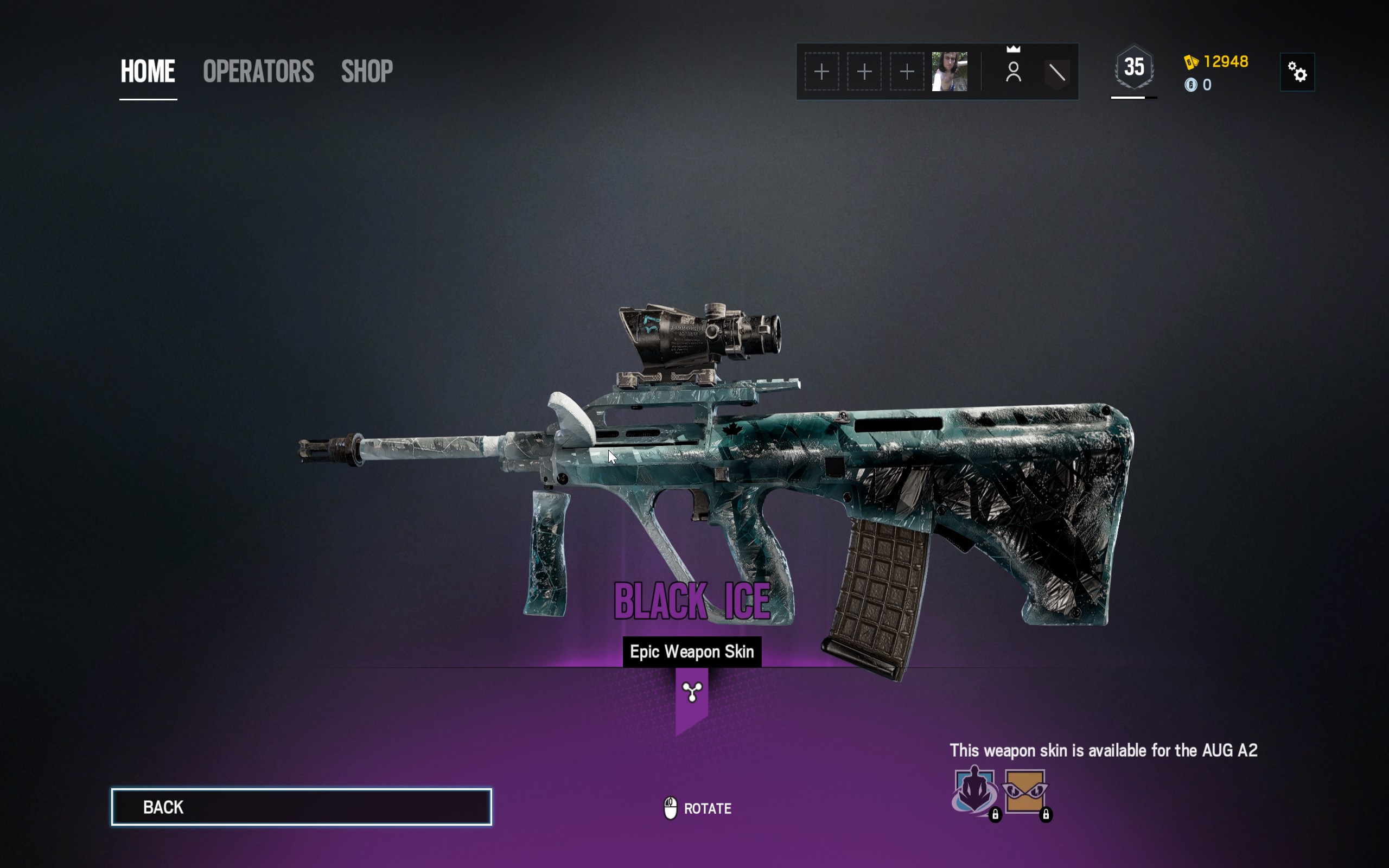Open the gear settings menu
This screenshot has height=868, width=1389.
point(1297,72)
